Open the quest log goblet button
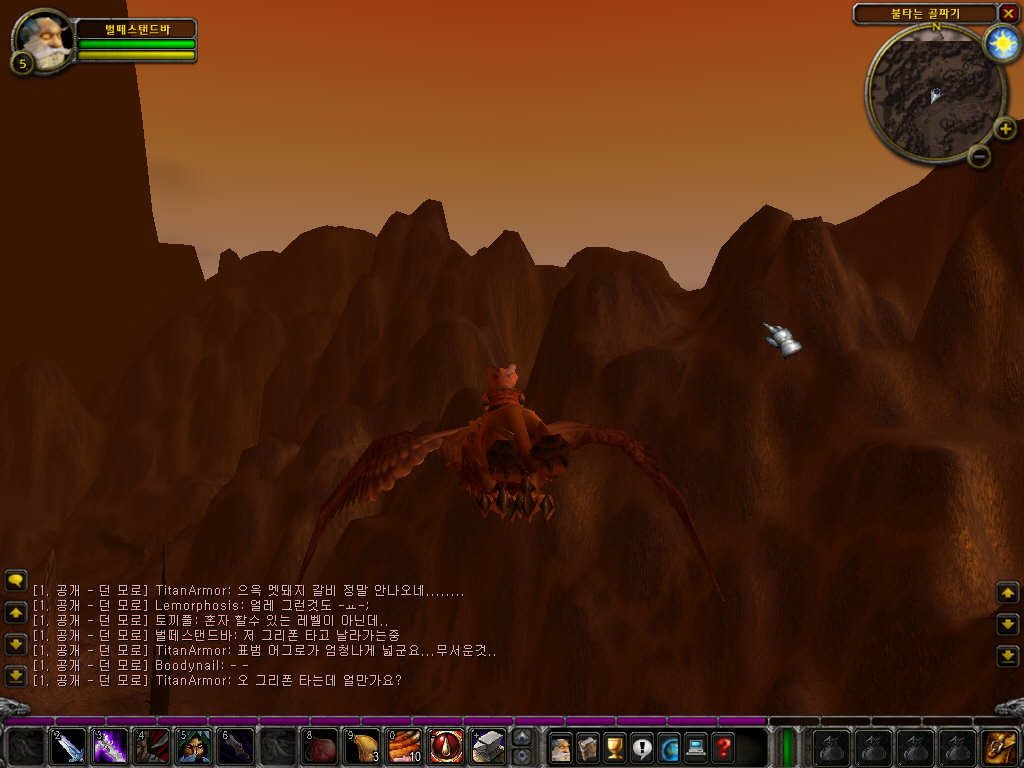This screenshot has height=768, width=1024. tap(615, 747)
